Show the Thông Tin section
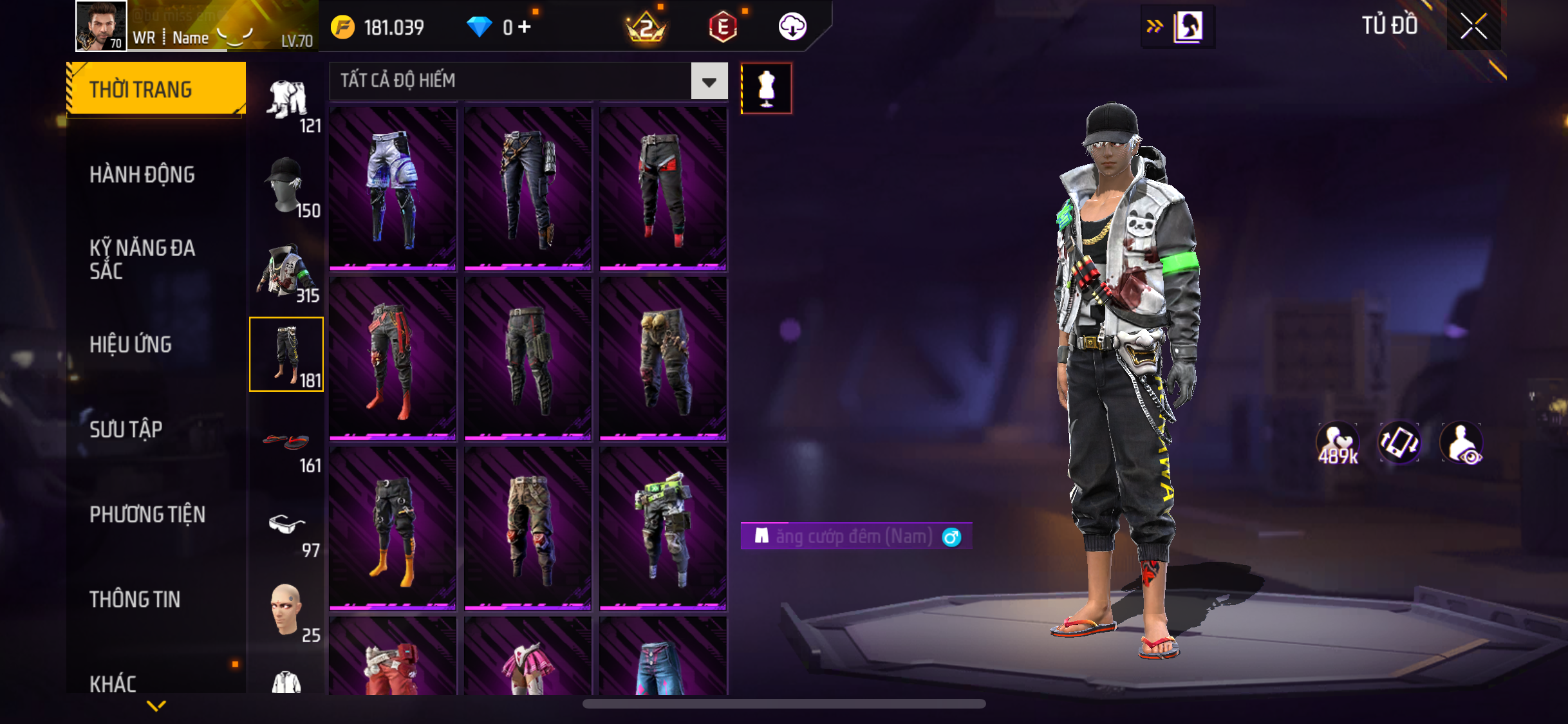Screen dimensions: 1568x724 (x=135, y=599)
